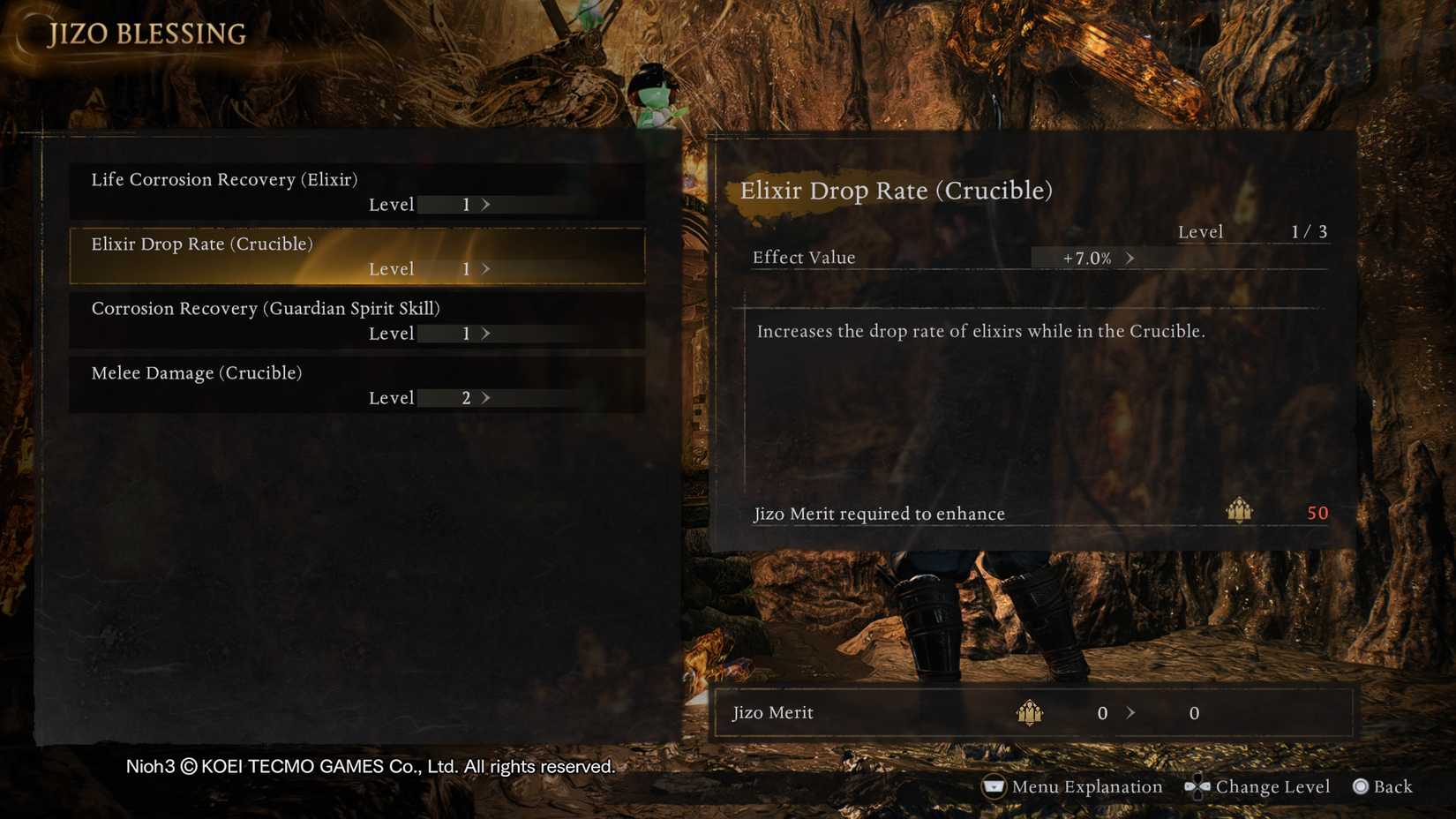This screenshot has height=819, width=1456.
Task: Click the Back option
Action: 1383,786
